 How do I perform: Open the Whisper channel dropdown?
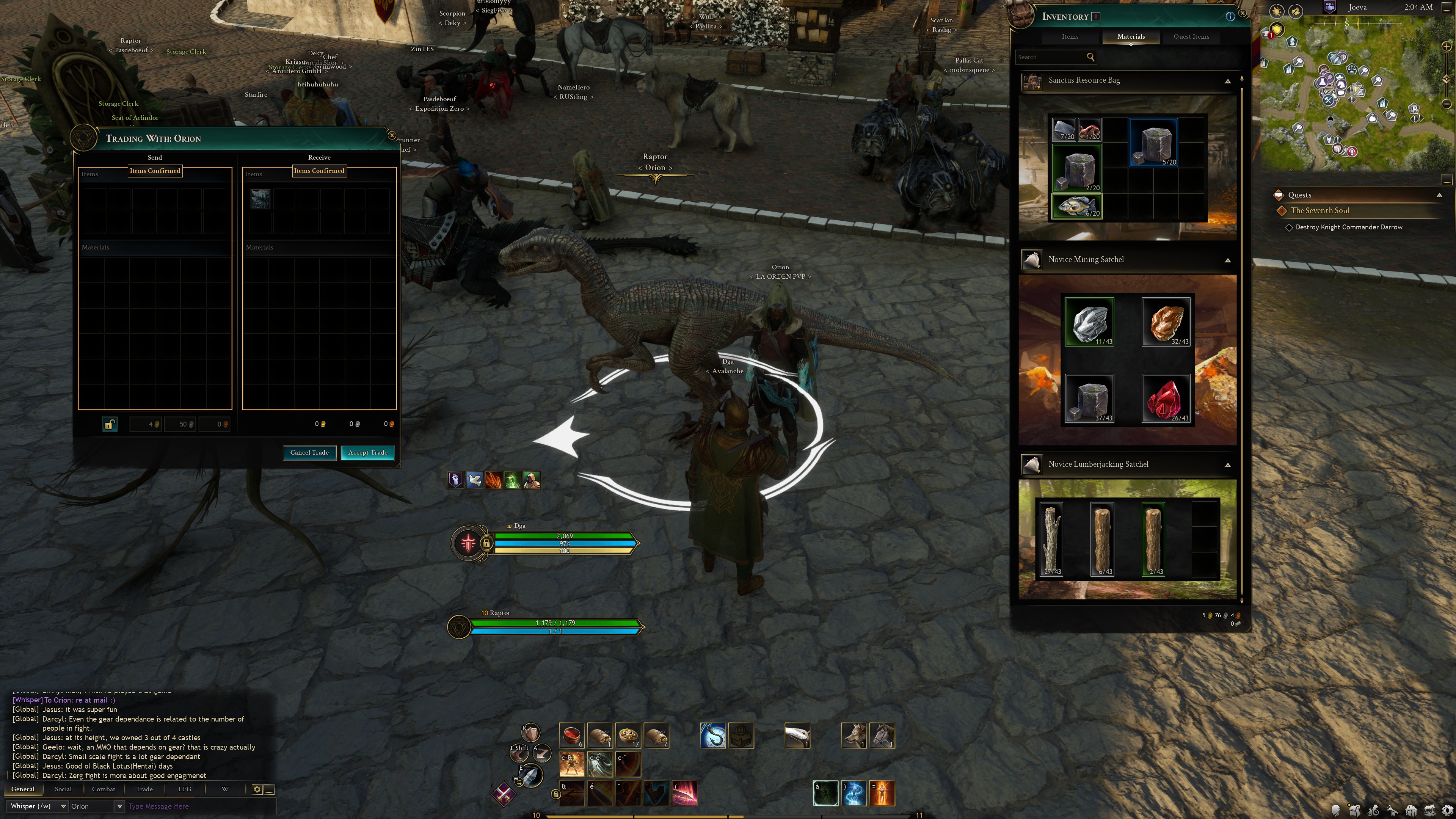(x=63, y=806)
